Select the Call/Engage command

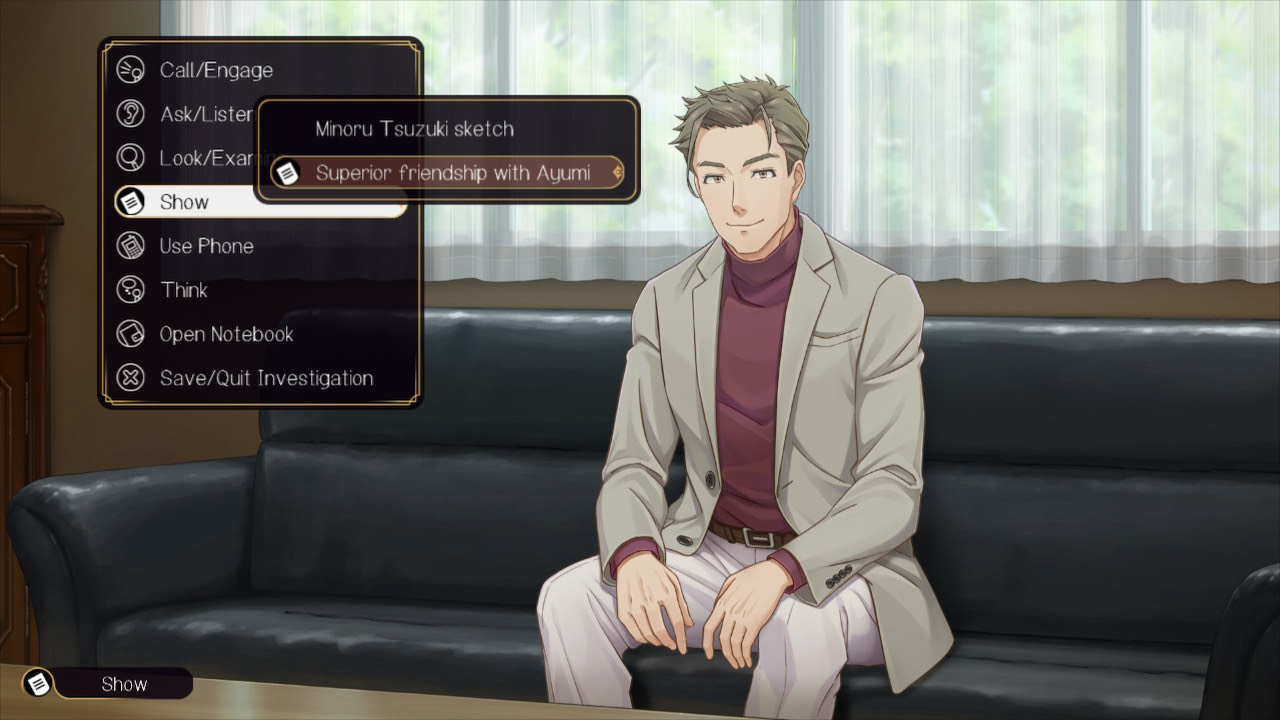[215, 70]
